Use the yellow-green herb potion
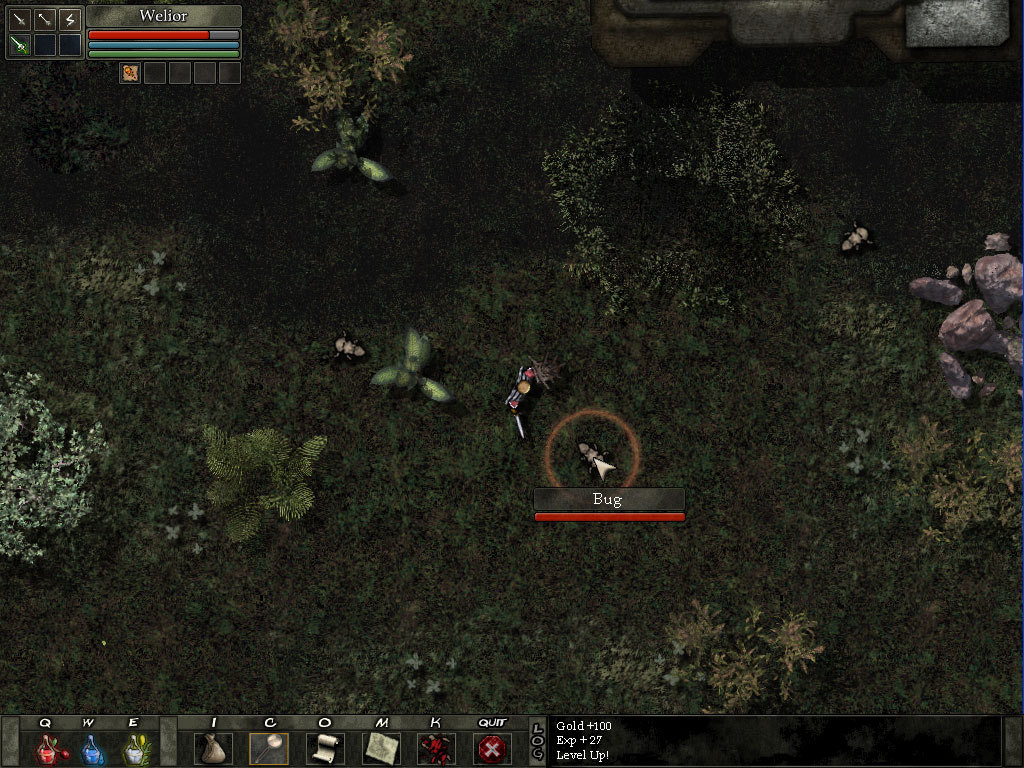 click(134, 748)
